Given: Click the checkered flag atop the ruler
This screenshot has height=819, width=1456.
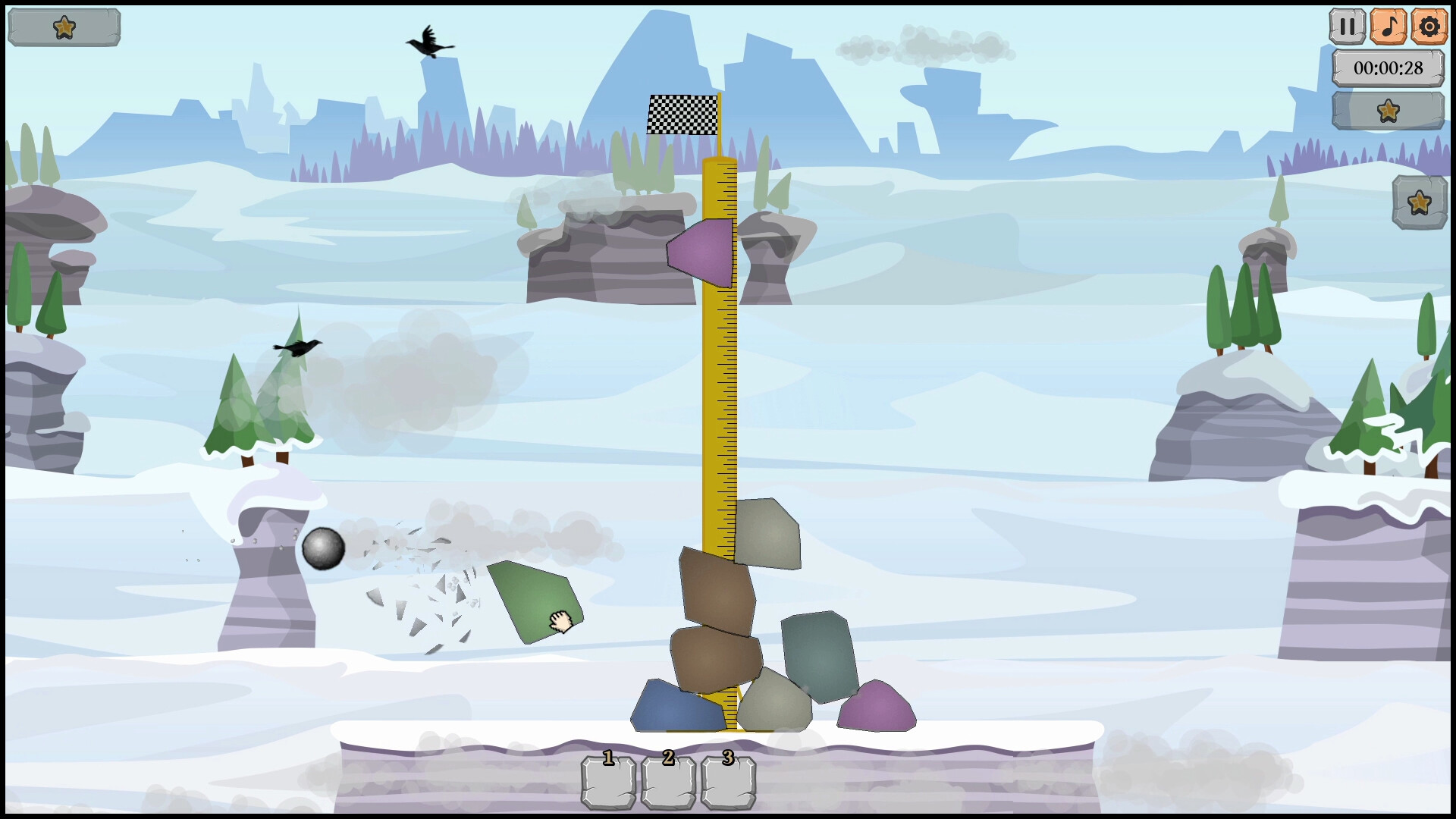Looking at the screenshot, I should (679, 115).
